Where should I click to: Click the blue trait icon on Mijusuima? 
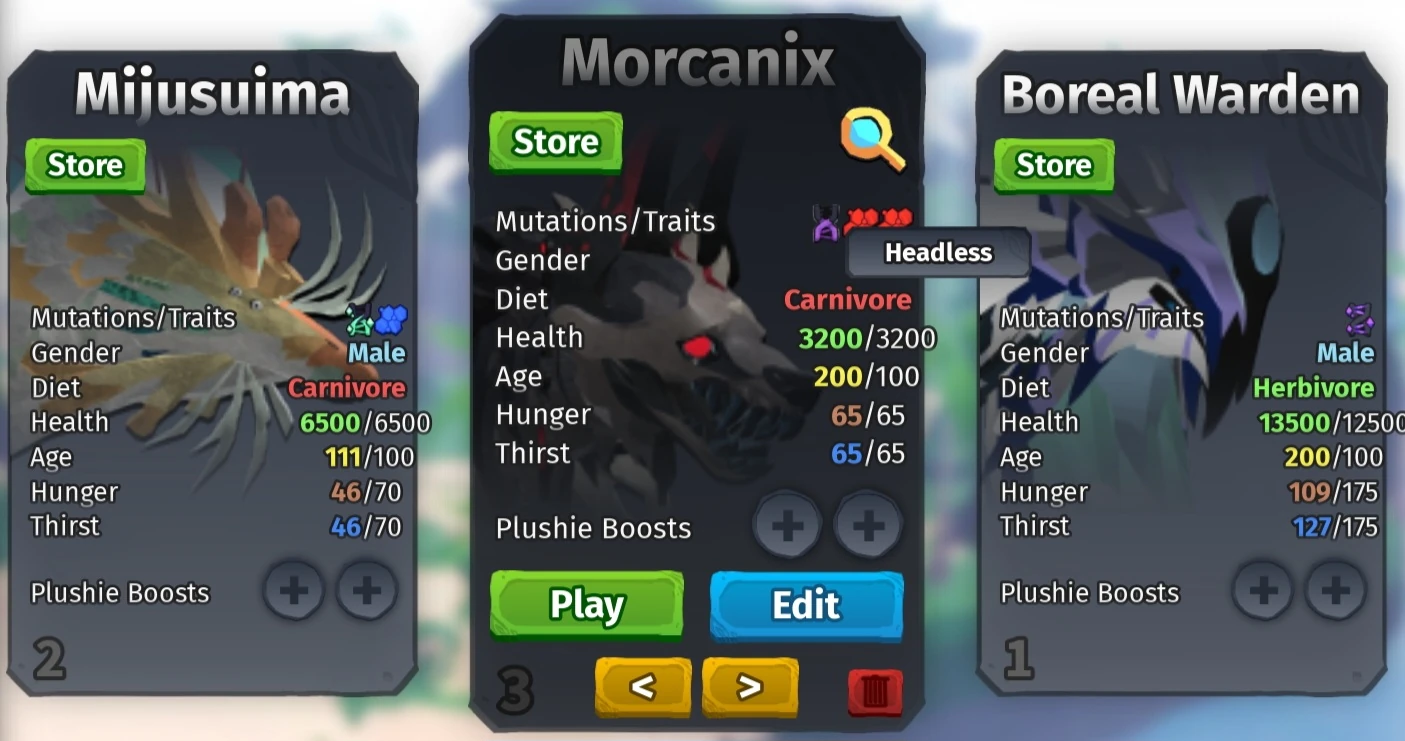pyautogui.click(x=390, y=318)
